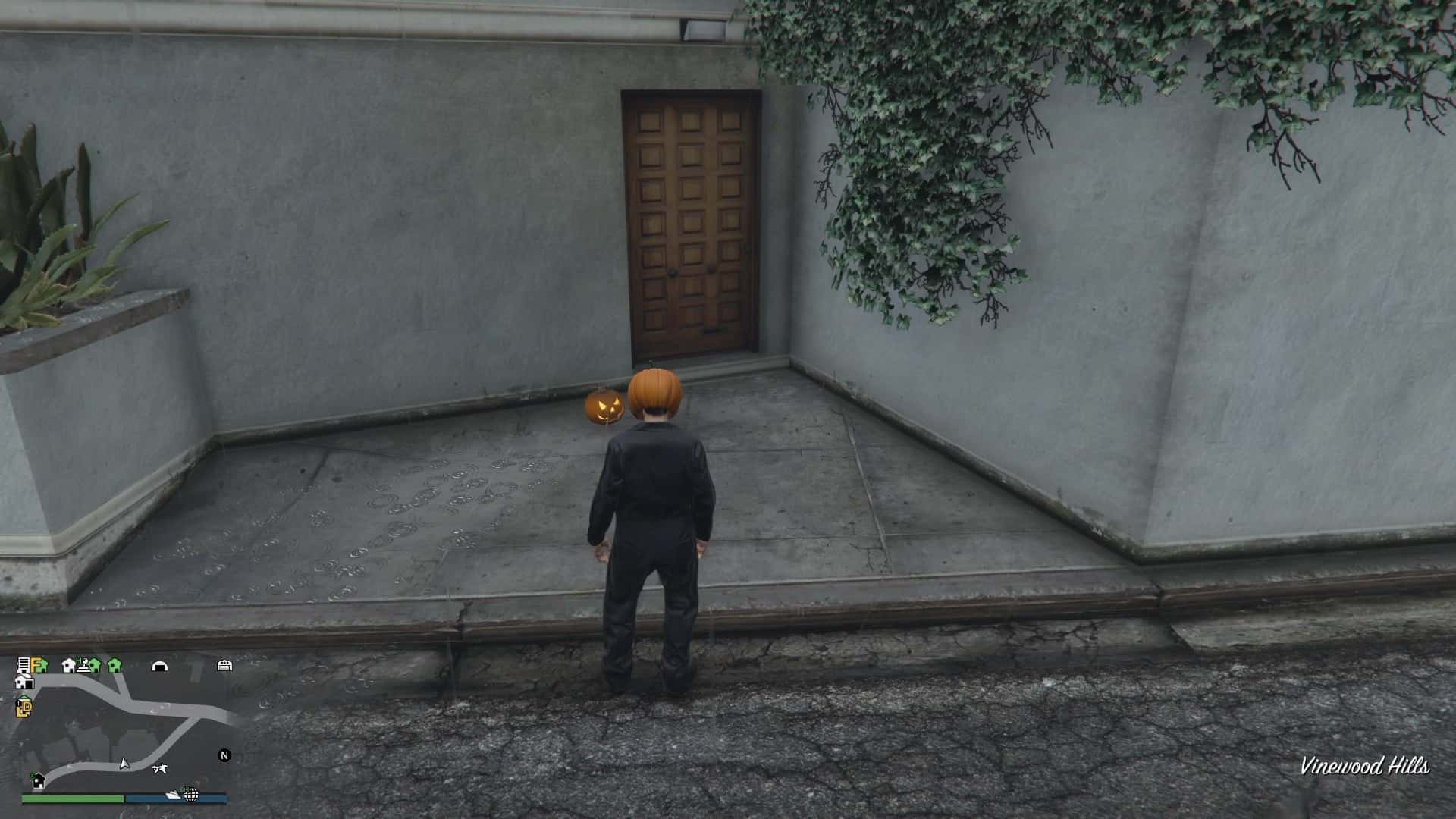Select the yellow F apartment icon on minimap

click(36, 665)
